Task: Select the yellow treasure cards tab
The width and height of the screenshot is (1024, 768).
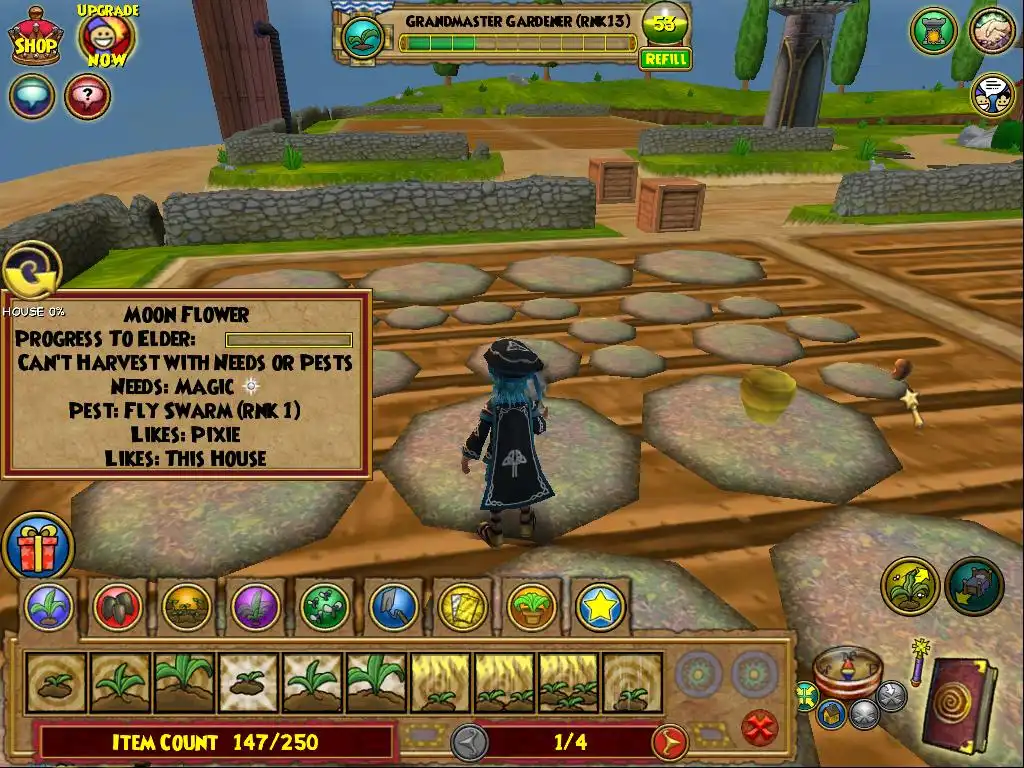Action: click(462, 606)
